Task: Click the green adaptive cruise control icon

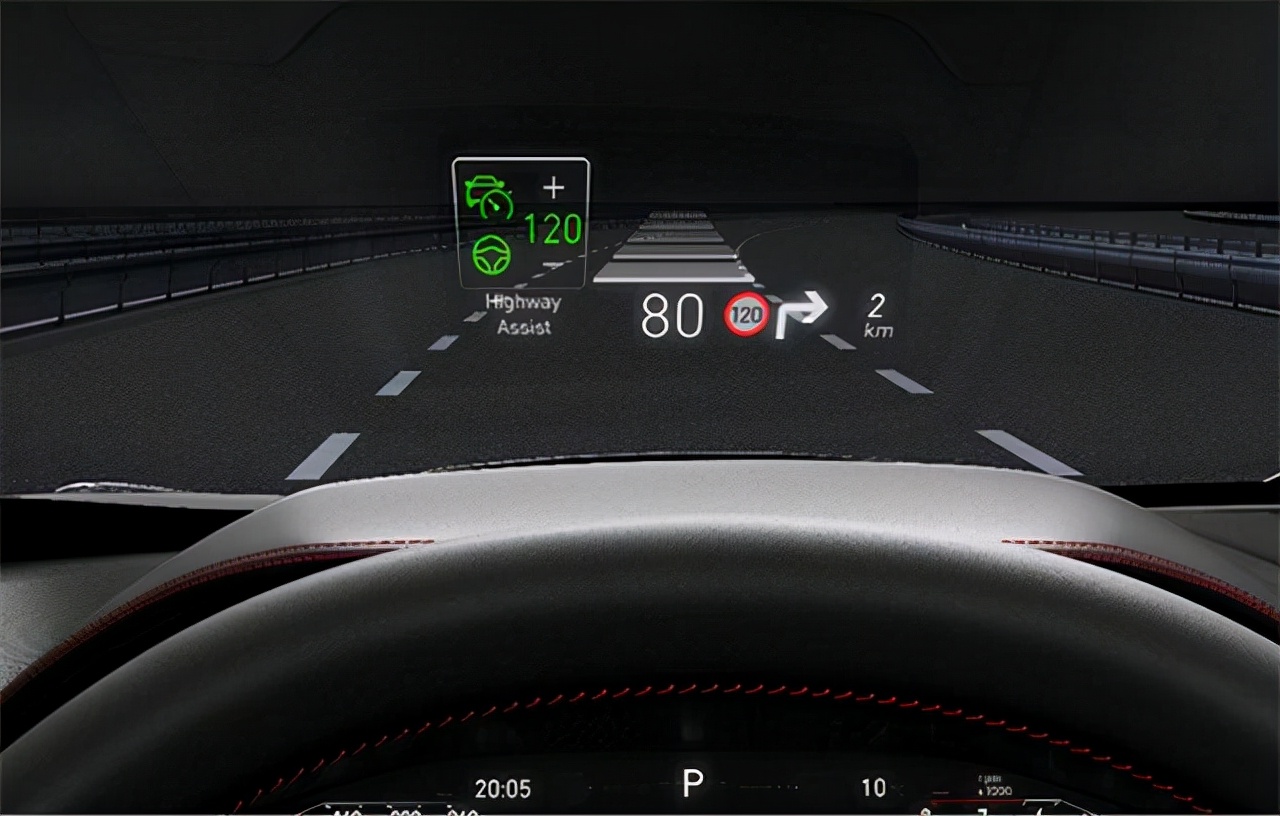Action: [489, 196]
